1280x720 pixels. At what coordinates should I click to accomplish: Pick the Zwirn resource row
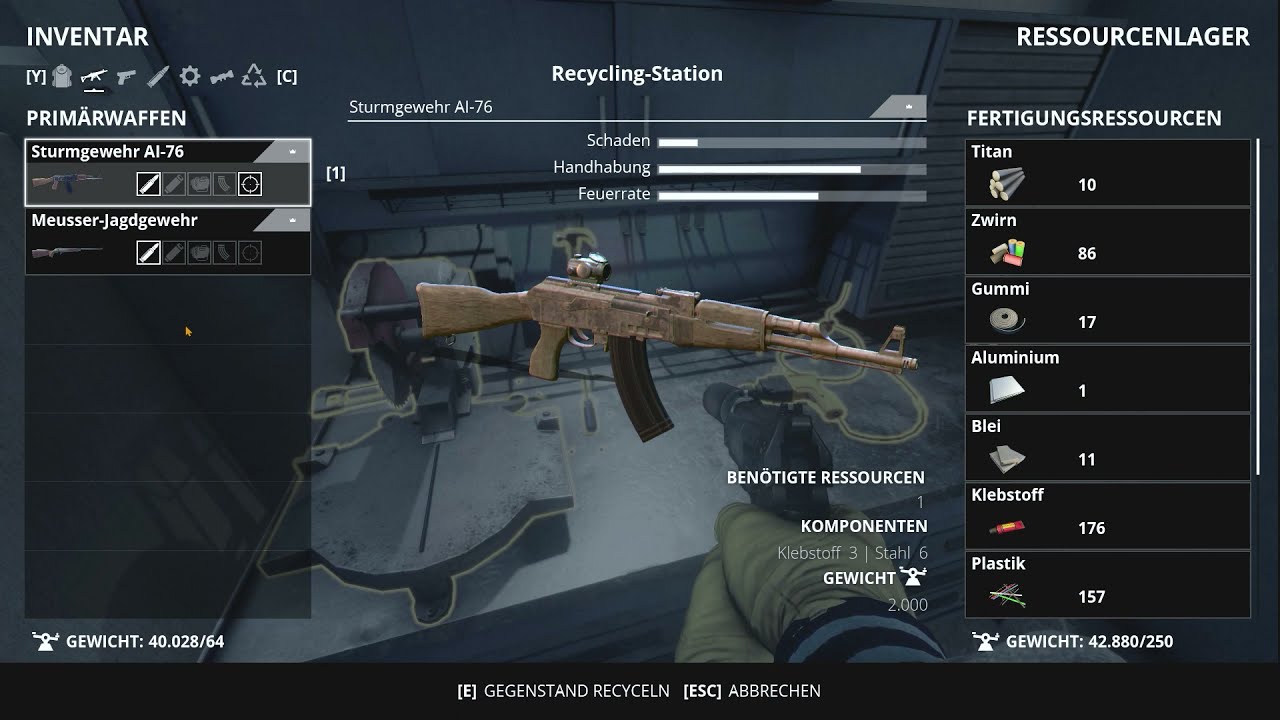(1108, 242)
